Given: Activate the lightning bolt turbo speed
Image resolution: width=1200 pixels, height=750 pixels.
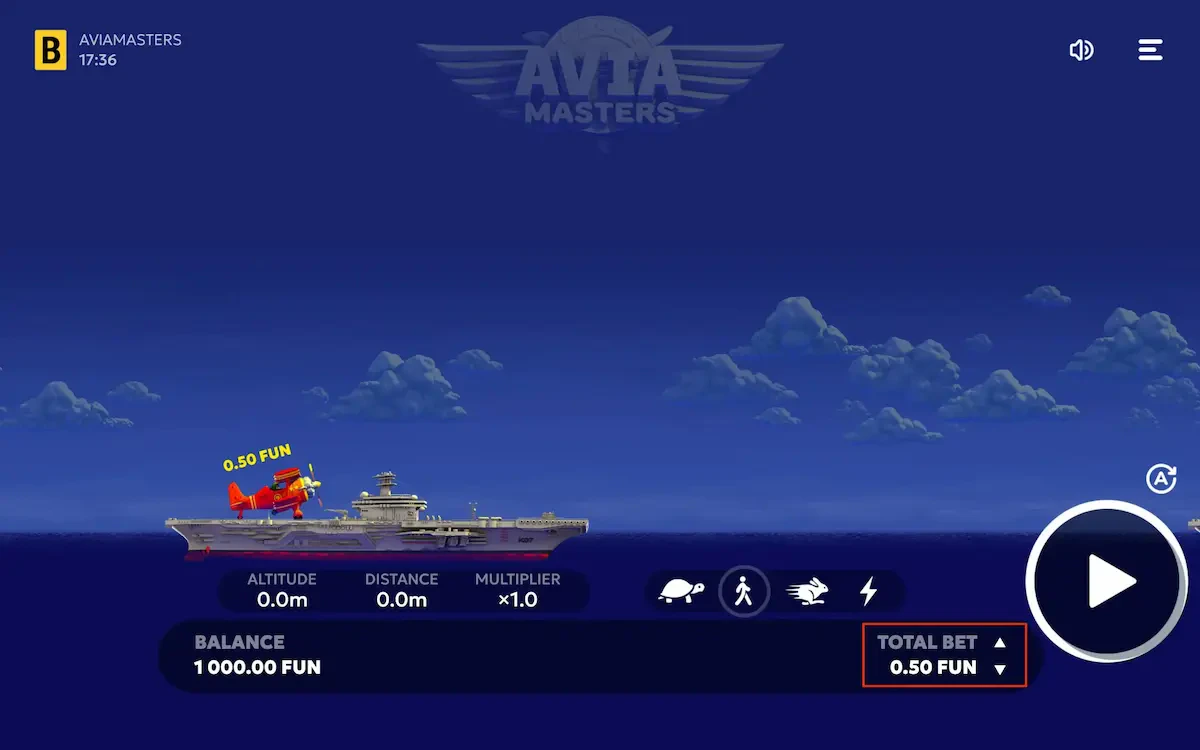Looking at the screenshot, I should 868,592.
